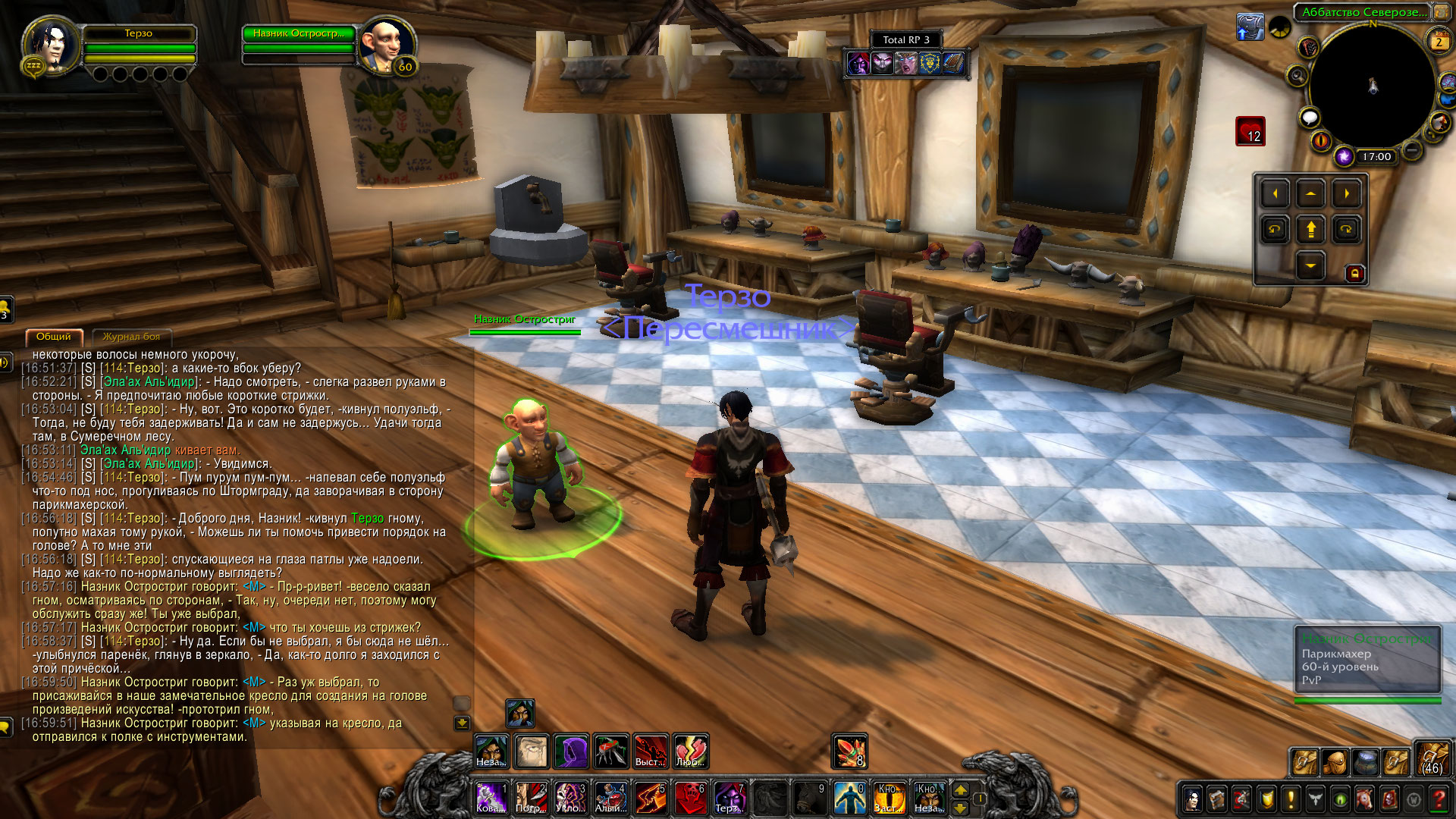
Task: Click the jump arrow in movement pad
Action: point(1310,229)
